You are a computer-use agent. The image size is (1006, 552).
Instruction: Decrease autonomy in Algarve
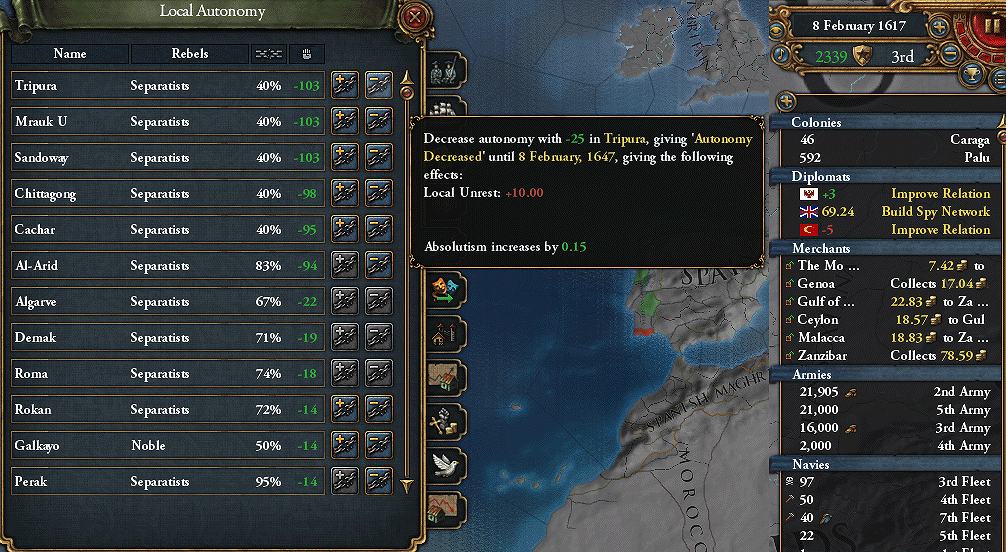pos(378,302)
